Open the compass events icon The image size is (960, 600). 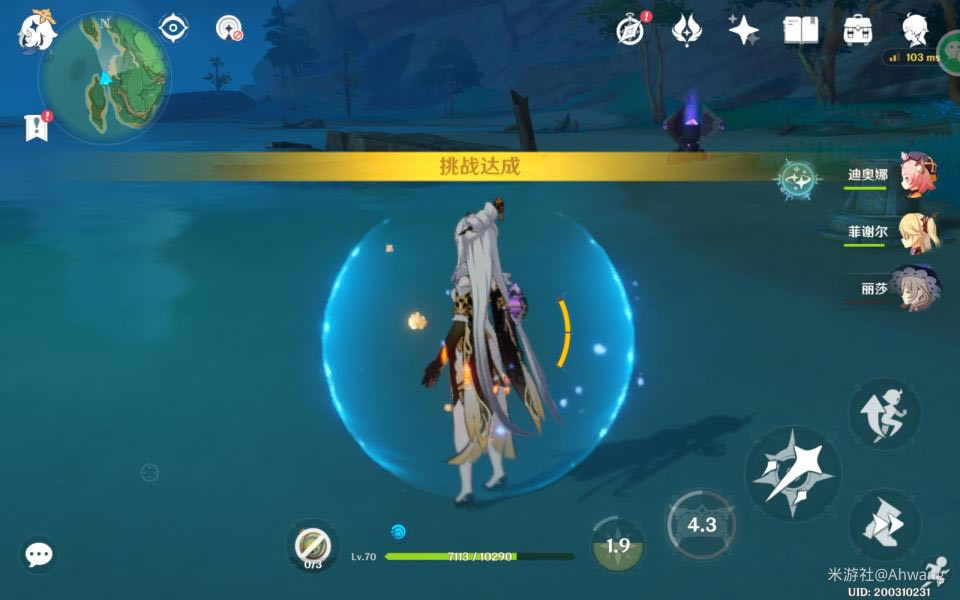[630, 30]
